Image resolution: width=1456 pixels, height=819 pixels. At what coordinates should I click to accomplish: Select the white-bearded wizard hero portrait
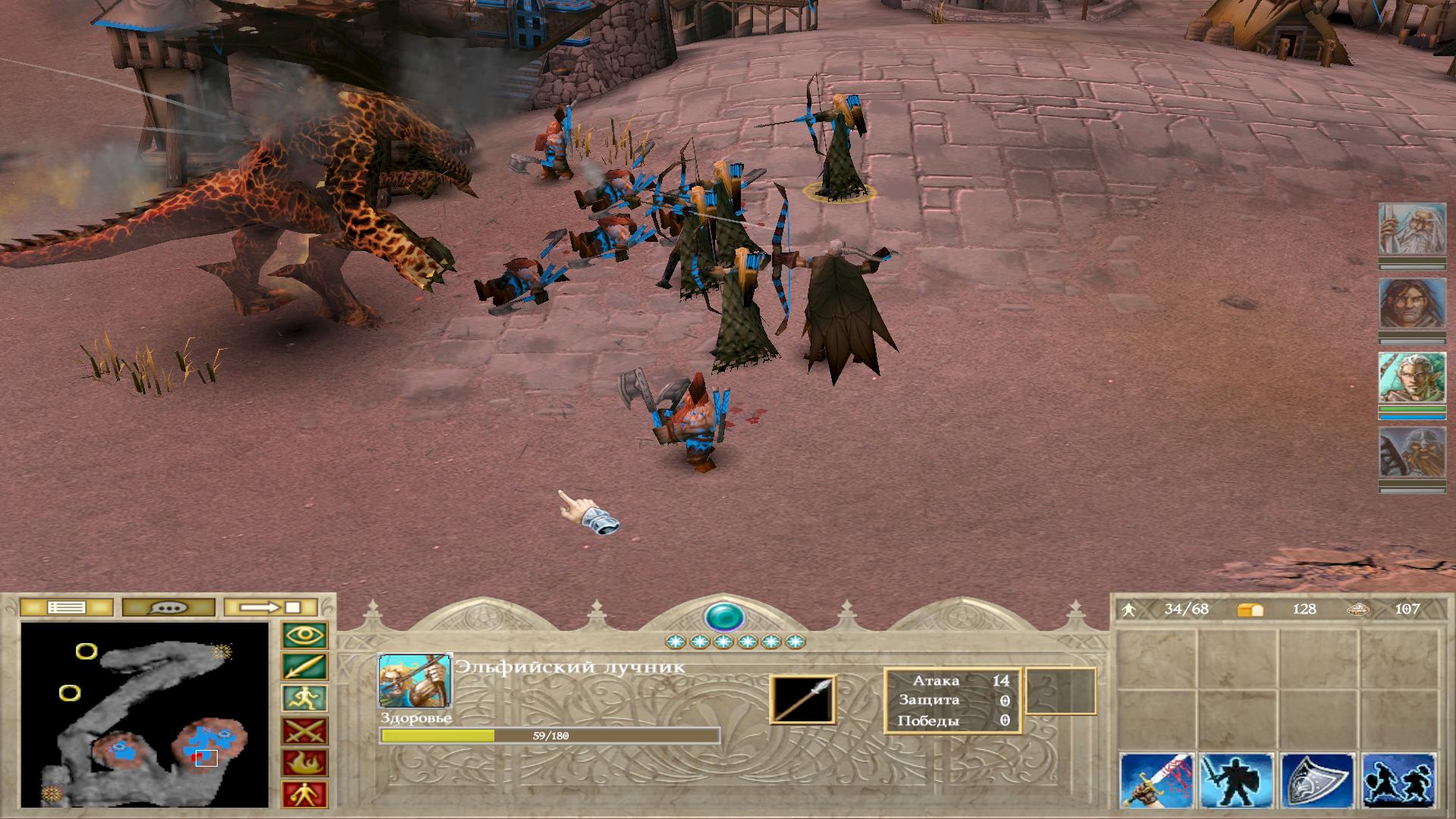(1411, 229)
